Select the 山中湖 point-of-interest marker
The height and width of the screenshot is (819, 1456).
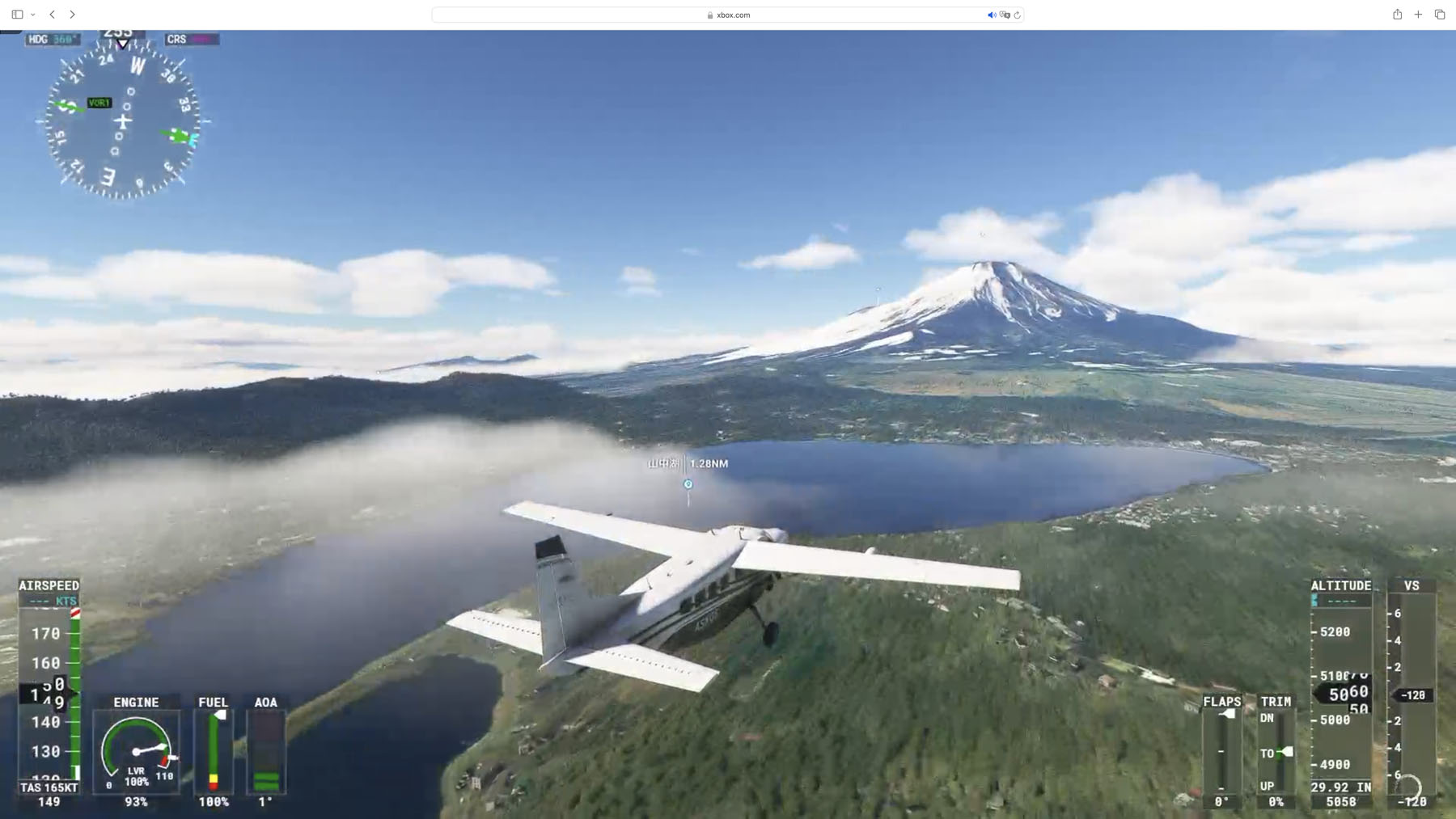tap(688, 484)
